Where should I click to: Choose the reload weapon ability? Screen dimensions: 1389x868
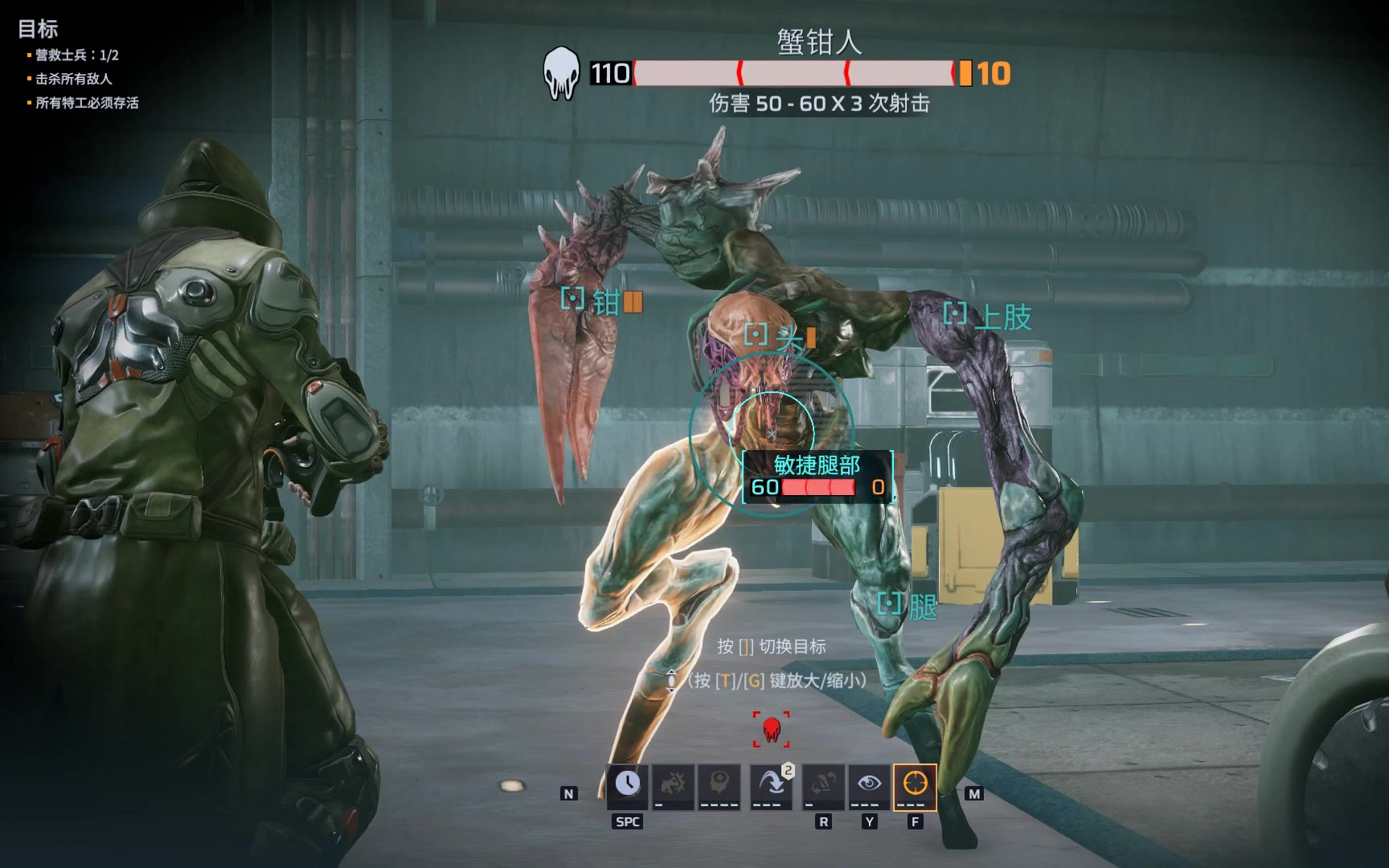(823, 784)
